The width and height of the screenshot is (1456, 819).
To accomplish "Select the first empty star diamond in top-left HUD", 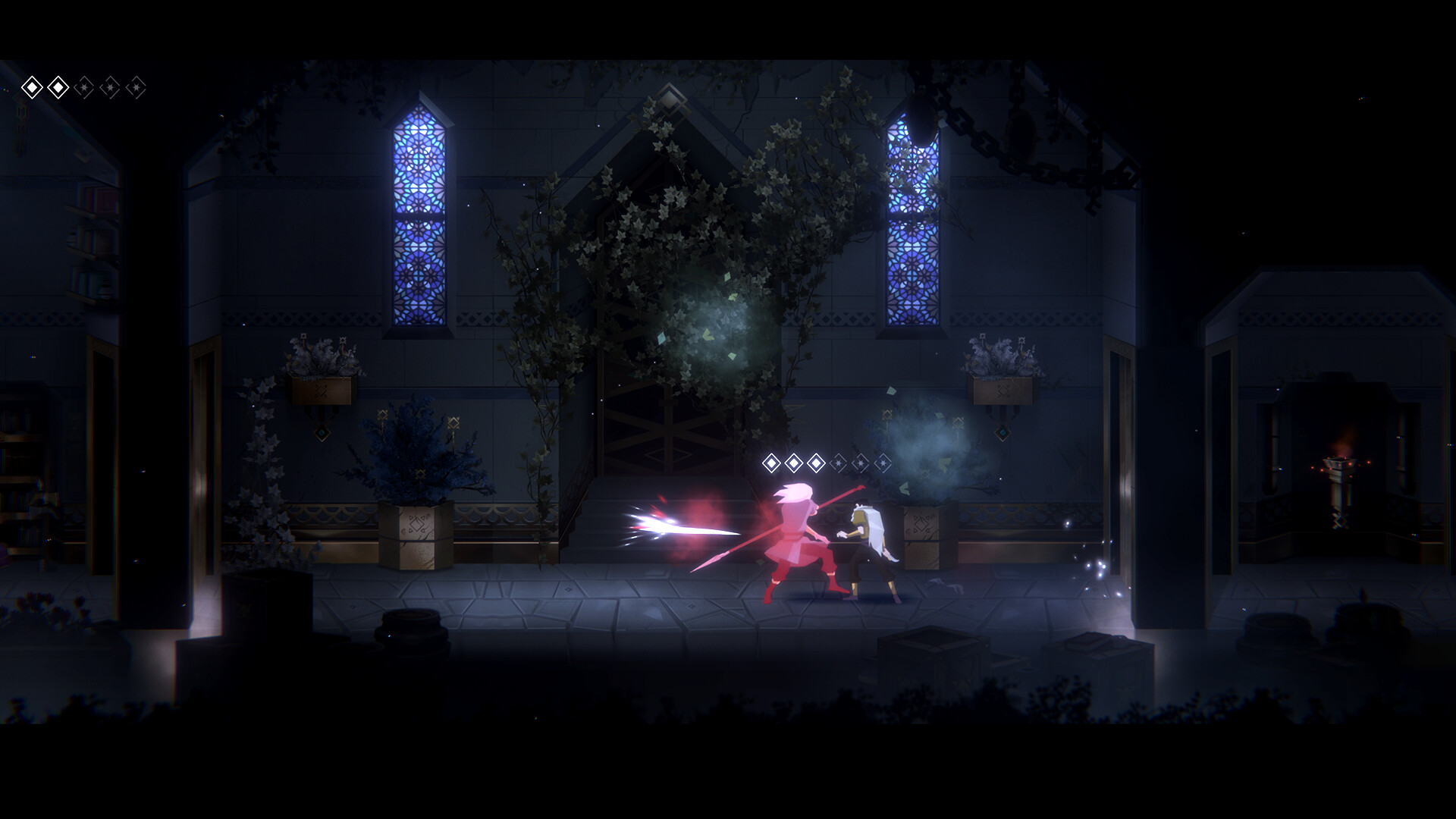I will pyautogui.click(x=86, y=87).
